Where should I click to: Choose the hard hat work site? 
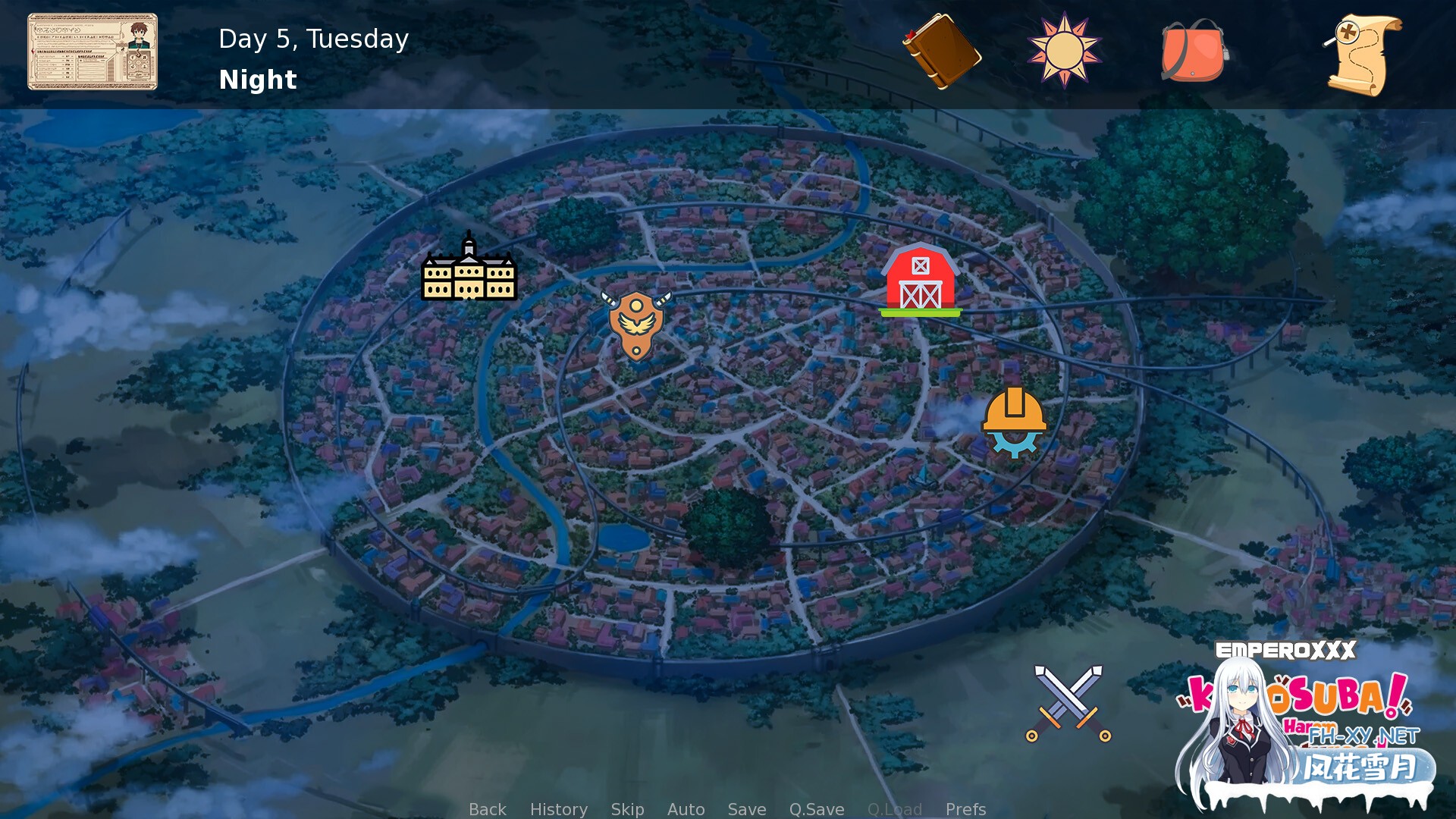[x=1014, y=422]
